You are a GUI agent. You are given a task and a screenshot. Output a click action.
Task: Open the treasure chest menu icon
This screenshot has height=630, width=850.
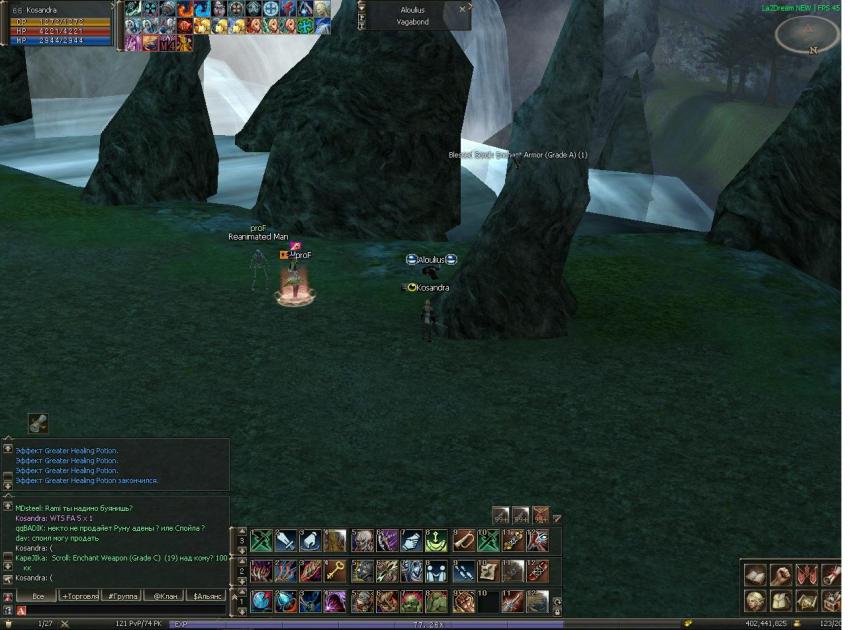coord(830,601)
